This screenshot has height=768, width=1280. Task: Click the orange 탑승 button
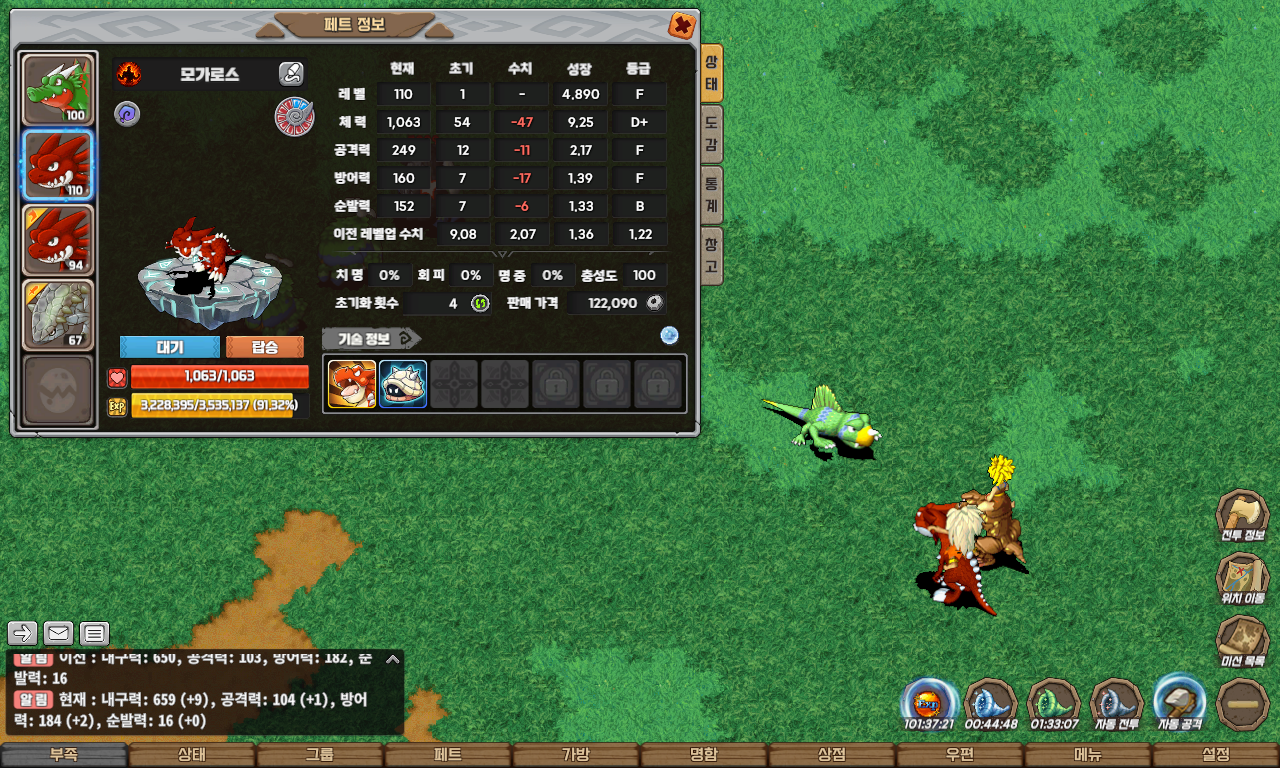click(x=265, y=347)
